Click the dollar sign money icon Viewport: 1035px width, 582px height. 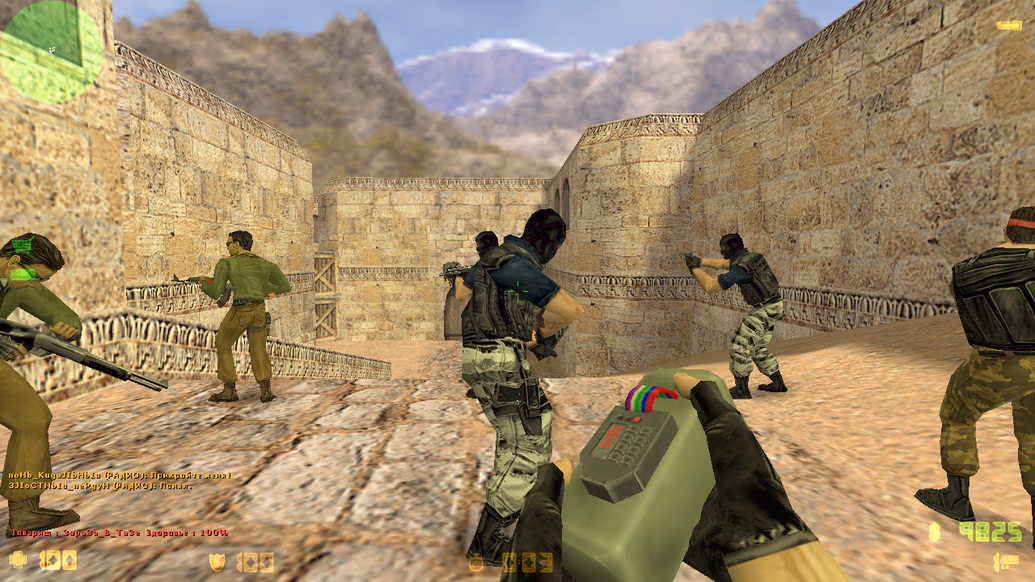pyautogui.click(x=935, y=531)
